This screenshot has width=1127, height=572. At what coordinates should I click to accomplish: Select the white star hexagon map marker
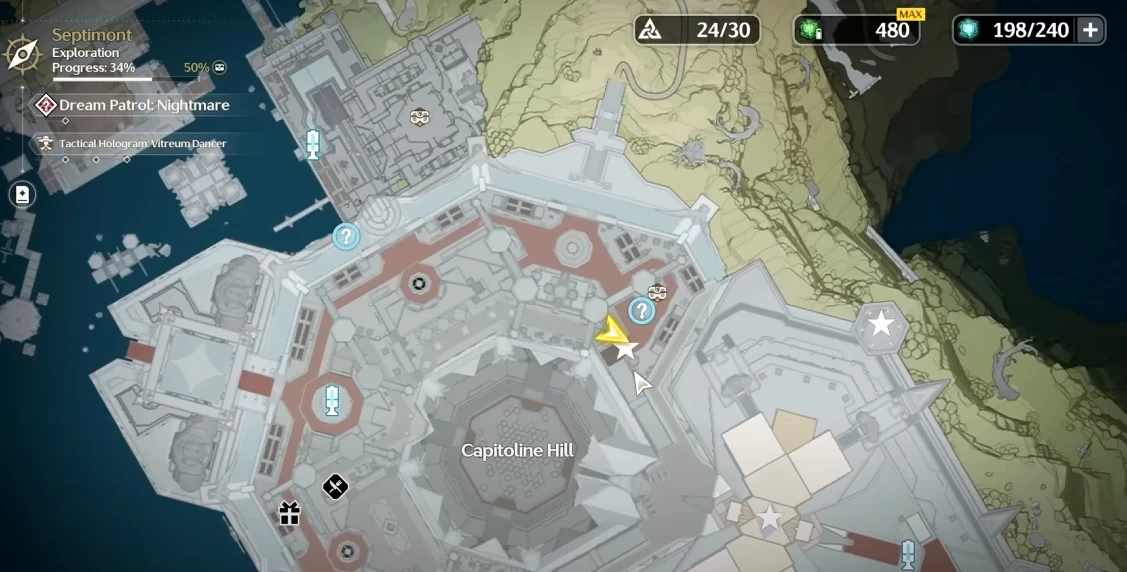pos(881,323)
